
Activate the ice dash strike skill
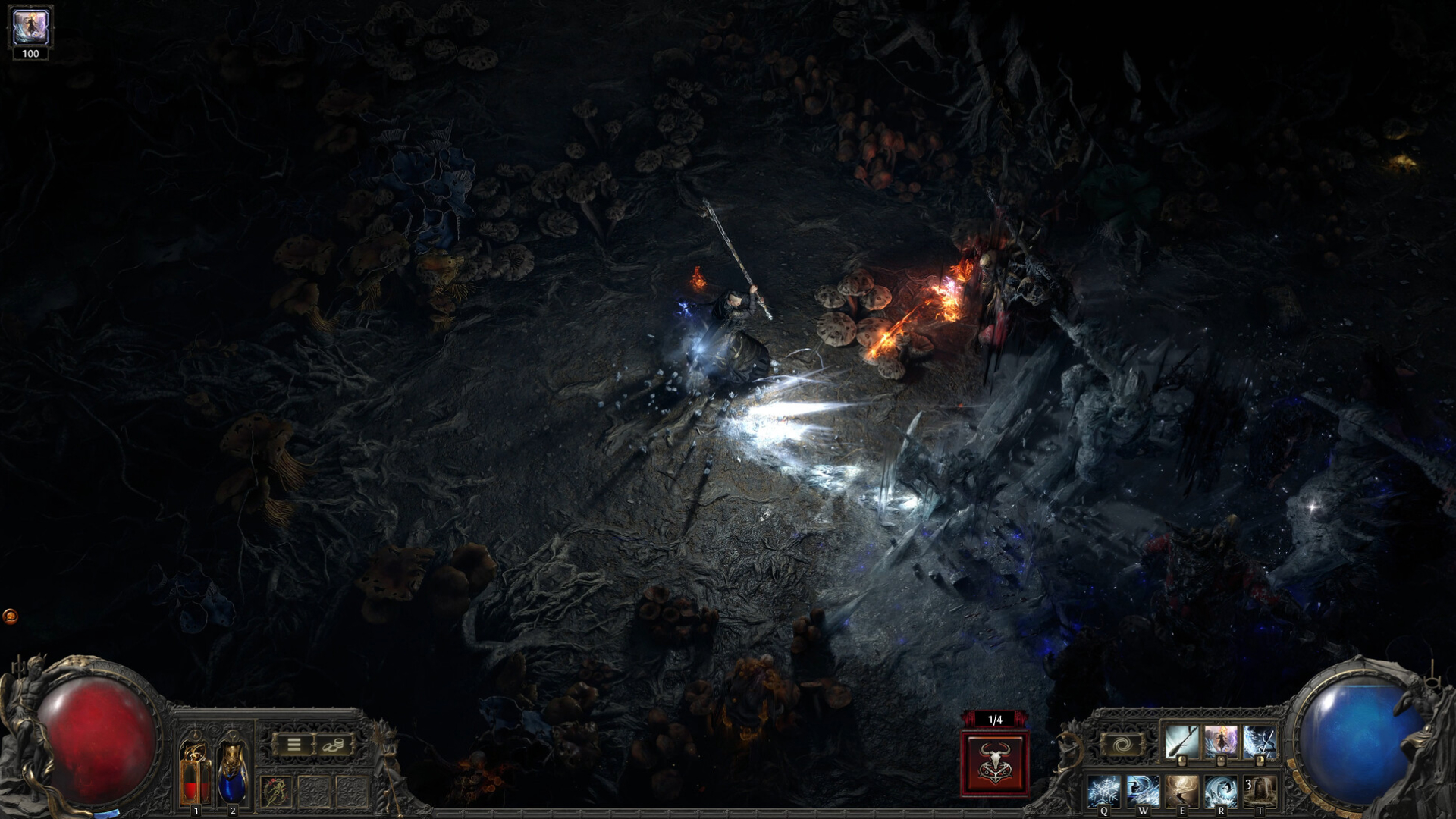pyautogui.click(x=1143, y=791)
